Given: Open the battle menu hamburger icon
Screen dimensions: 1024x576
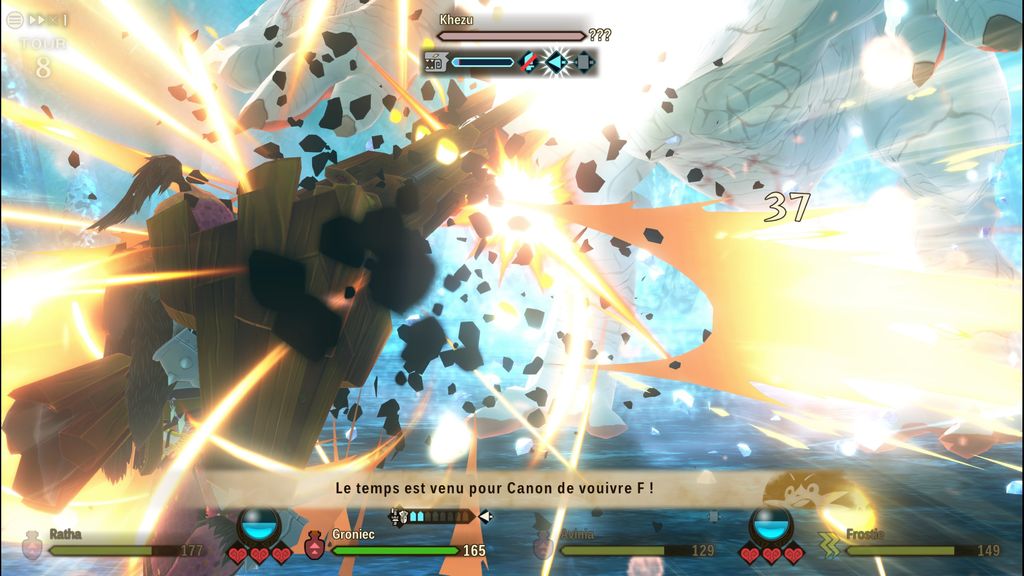Looking at the screenshot, I should point(14,19).
